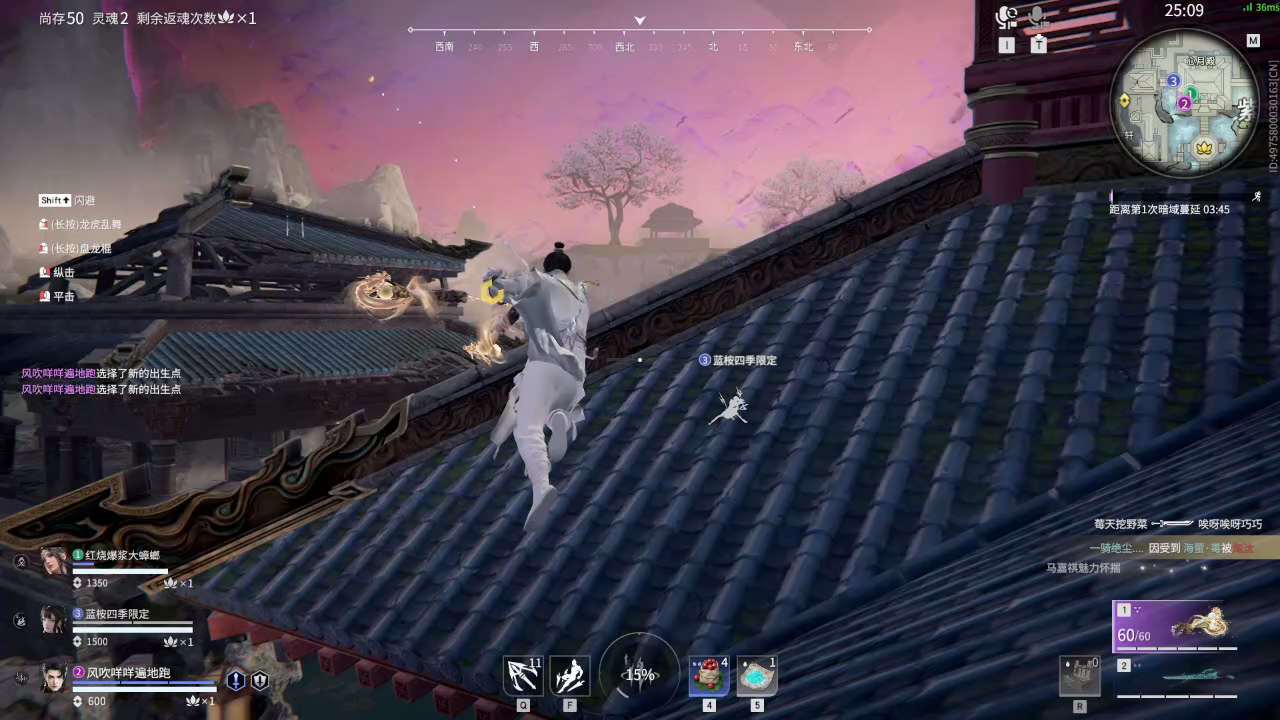Open the full map via the M button

coord(1253,40)
